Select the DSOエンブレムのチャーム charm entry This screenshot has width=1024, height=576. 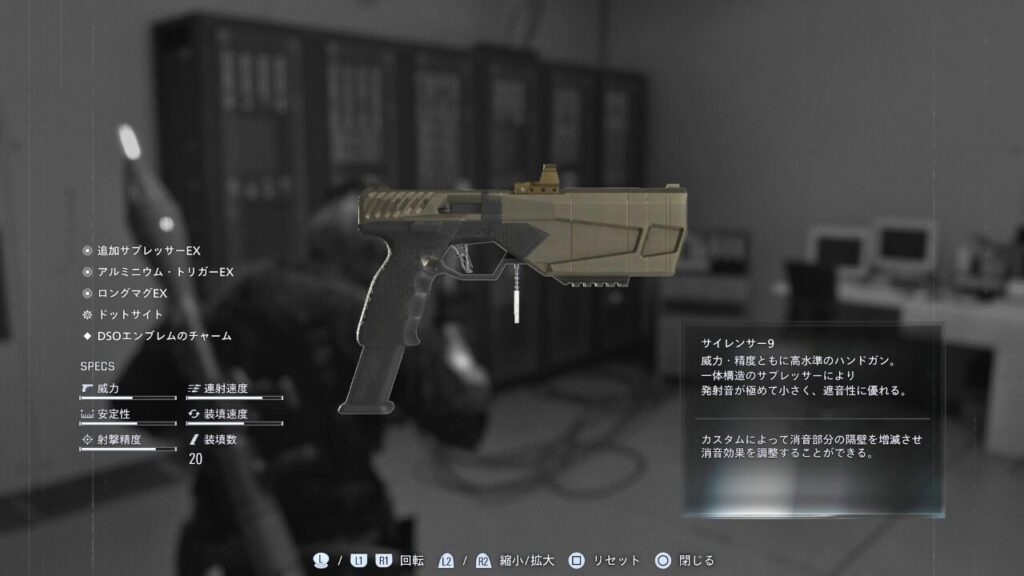(x=163, y=336)
